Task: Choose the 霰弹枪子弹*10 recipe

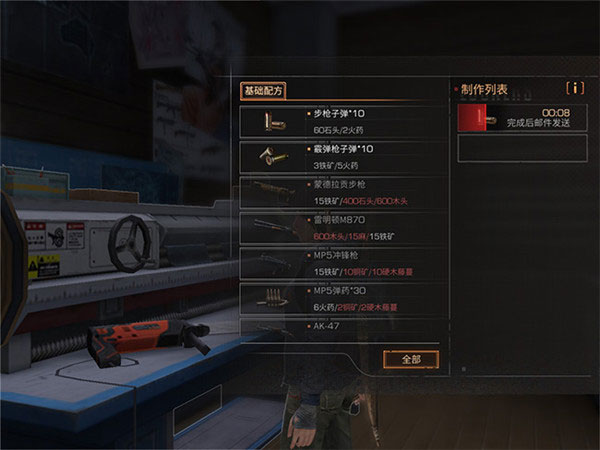Action: pos(340,157)
